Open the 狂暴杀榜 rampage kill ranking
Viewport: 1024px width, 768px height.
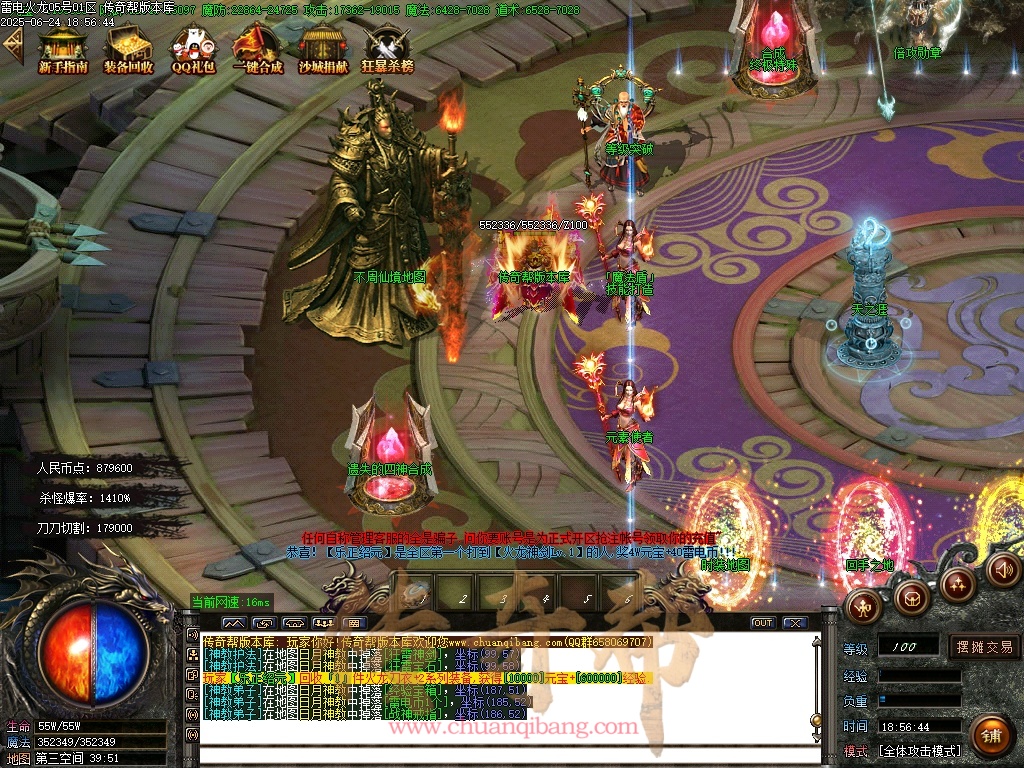pos(387,50)
